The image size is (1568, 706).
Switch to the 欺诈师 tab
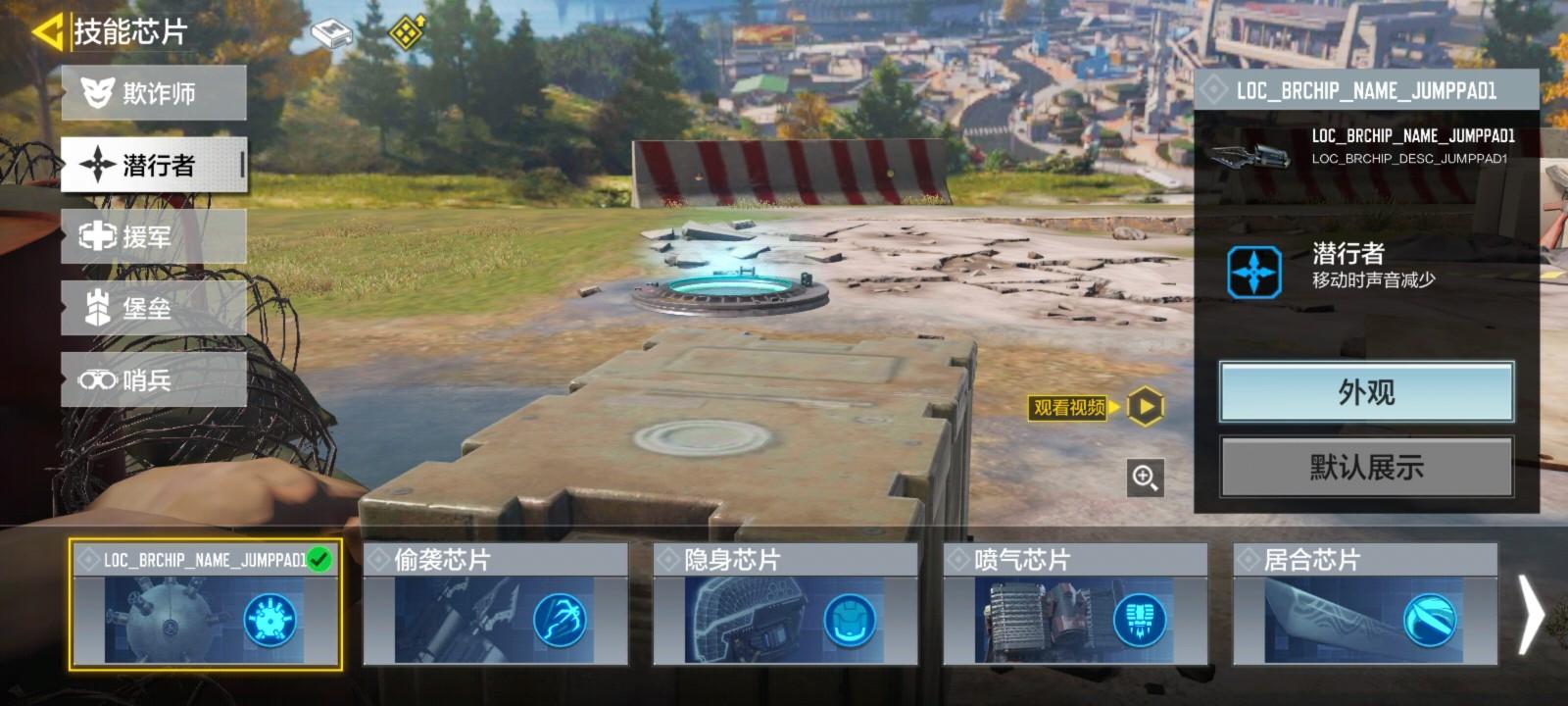tap(152, 93)
